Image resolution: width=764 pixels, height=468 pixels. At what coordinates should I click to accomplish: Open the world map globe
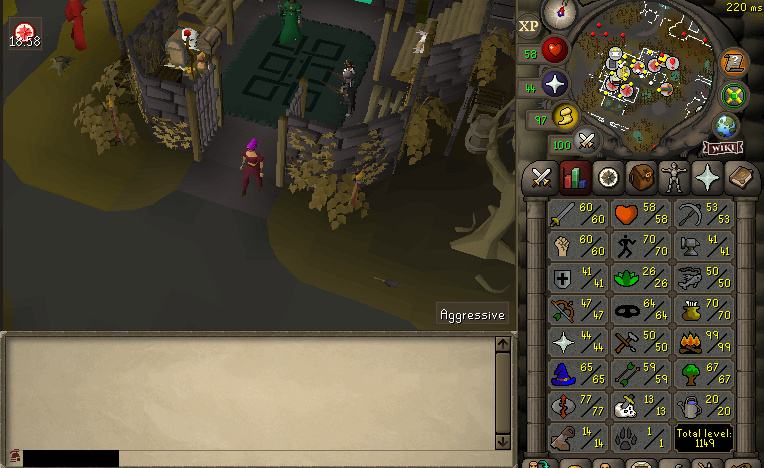coord(726,126)
